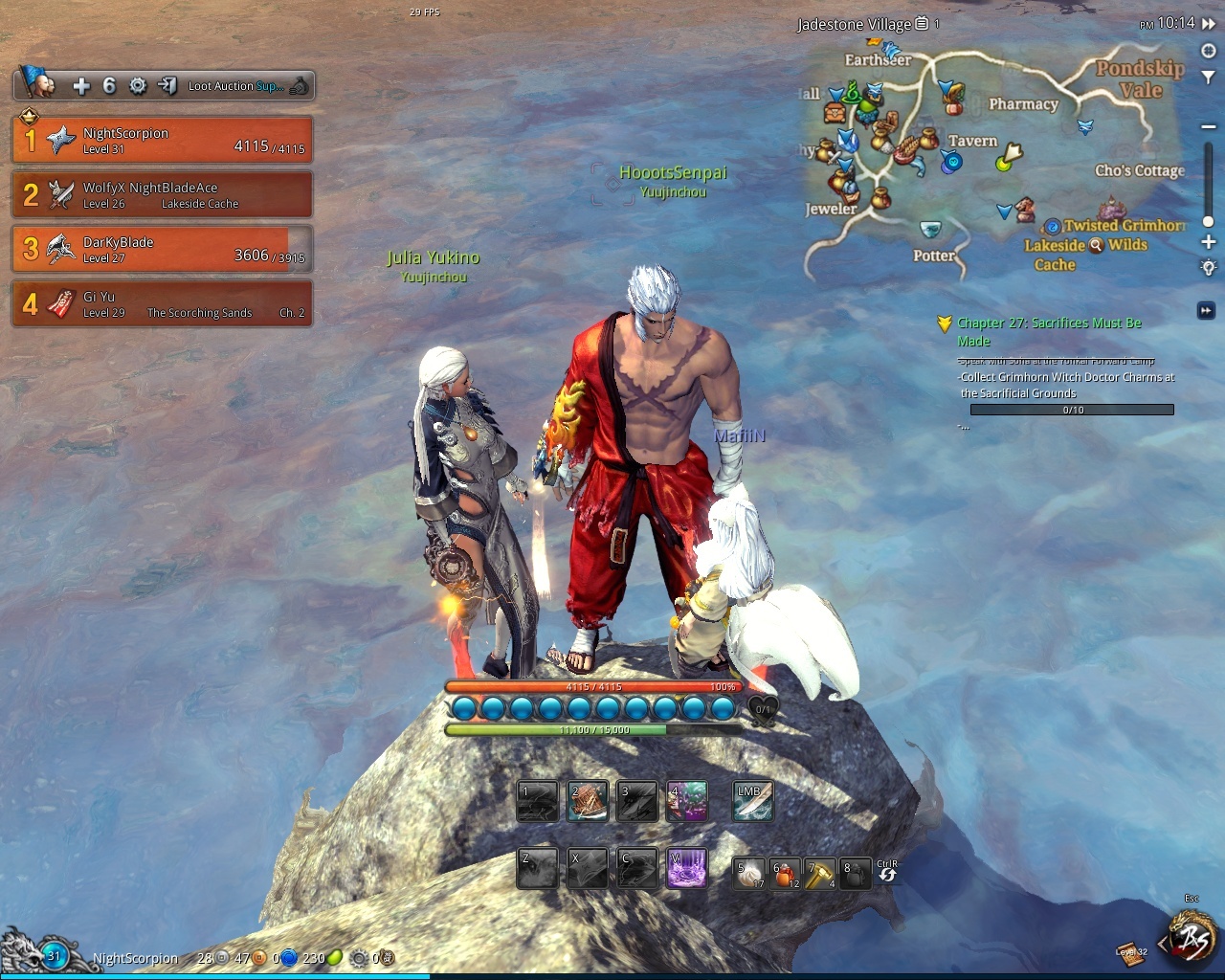Eat the dumpling in slot 5
This screenshot has width=1225, height=980.
pyautogui.click(x=749, y=874)
